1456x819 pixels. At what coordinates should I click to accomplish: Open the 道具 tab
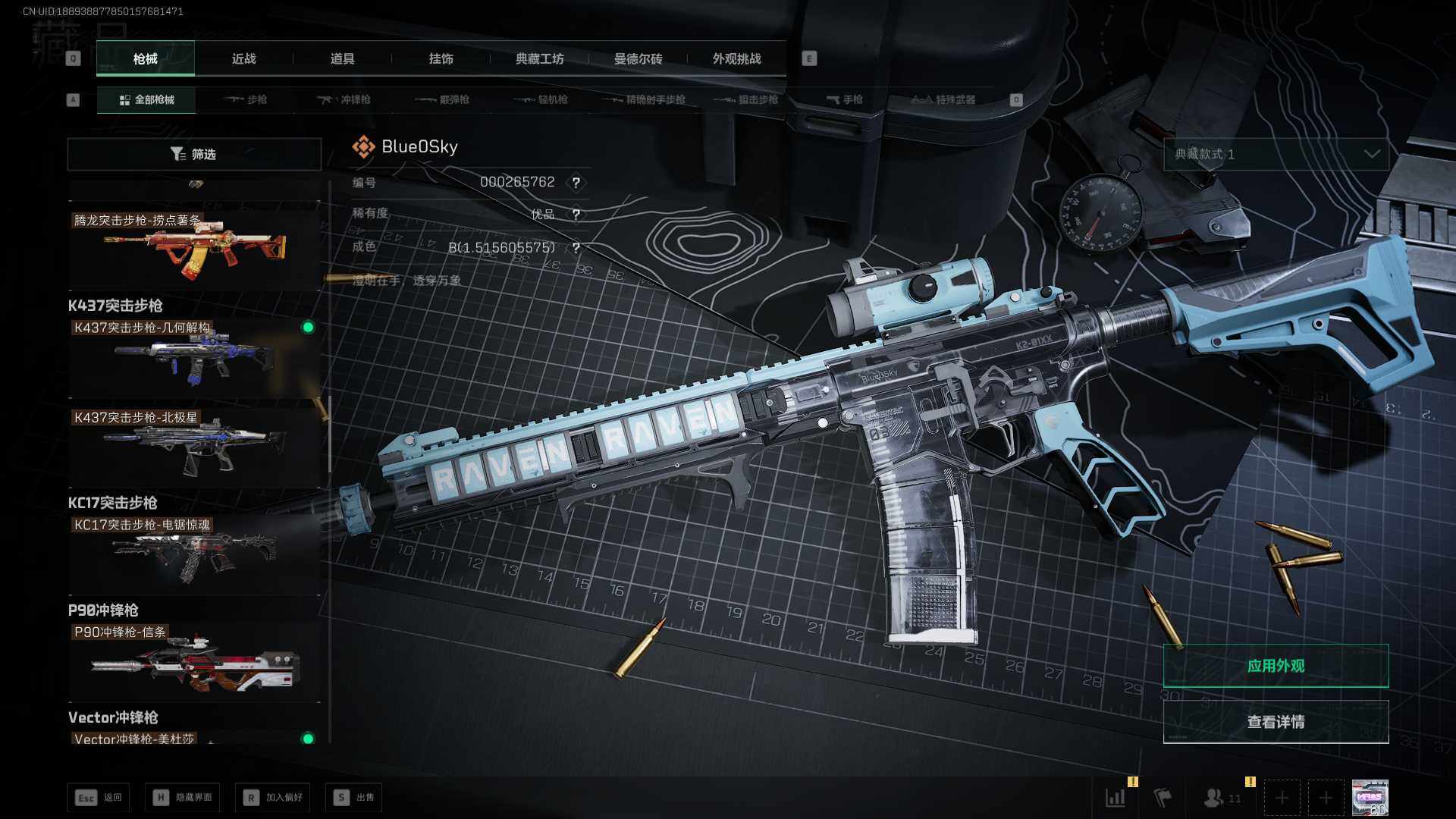[342, 58]
